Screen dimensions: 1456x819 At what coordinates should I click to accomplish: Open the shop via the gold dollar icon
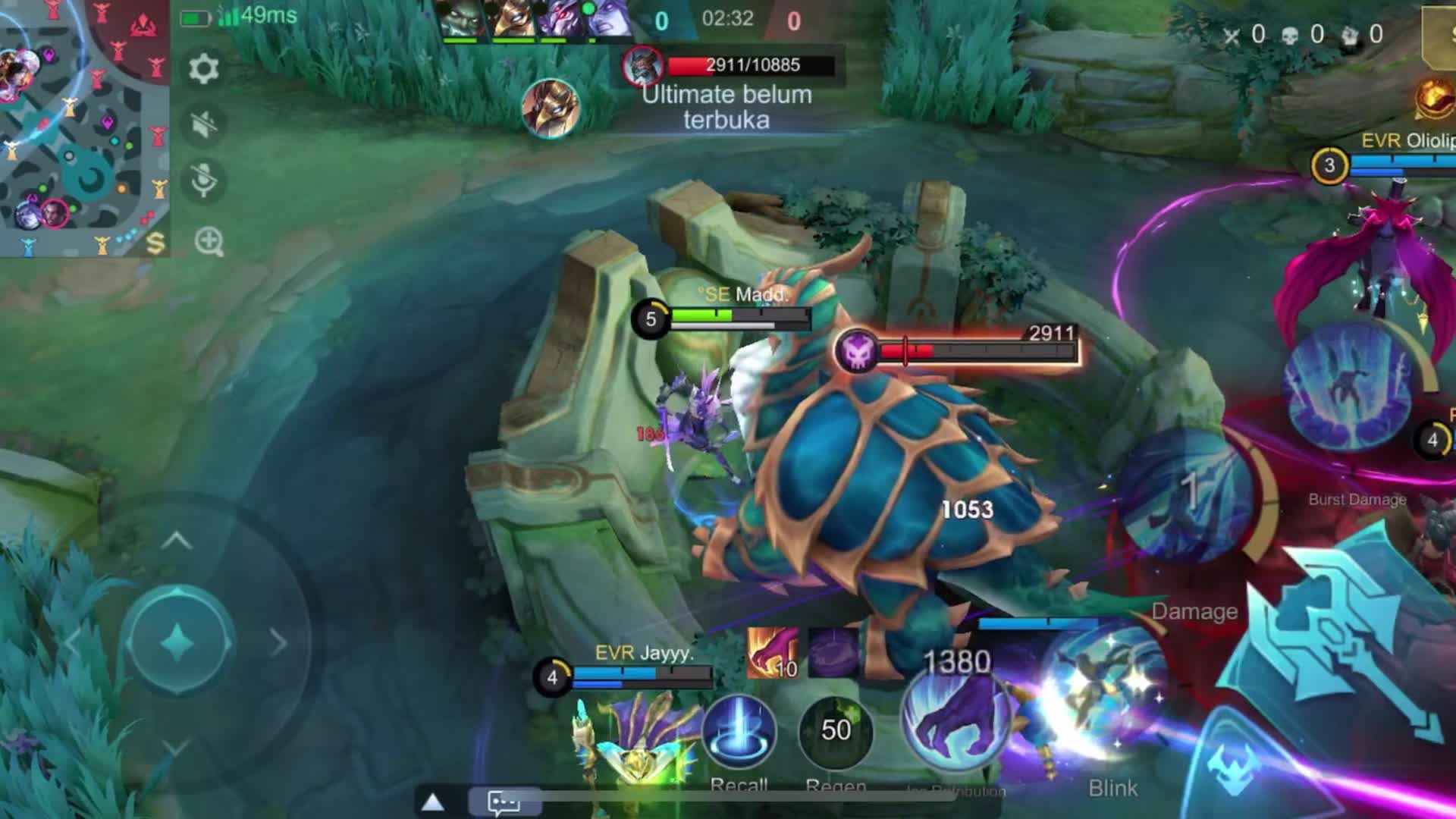point(155,243)
